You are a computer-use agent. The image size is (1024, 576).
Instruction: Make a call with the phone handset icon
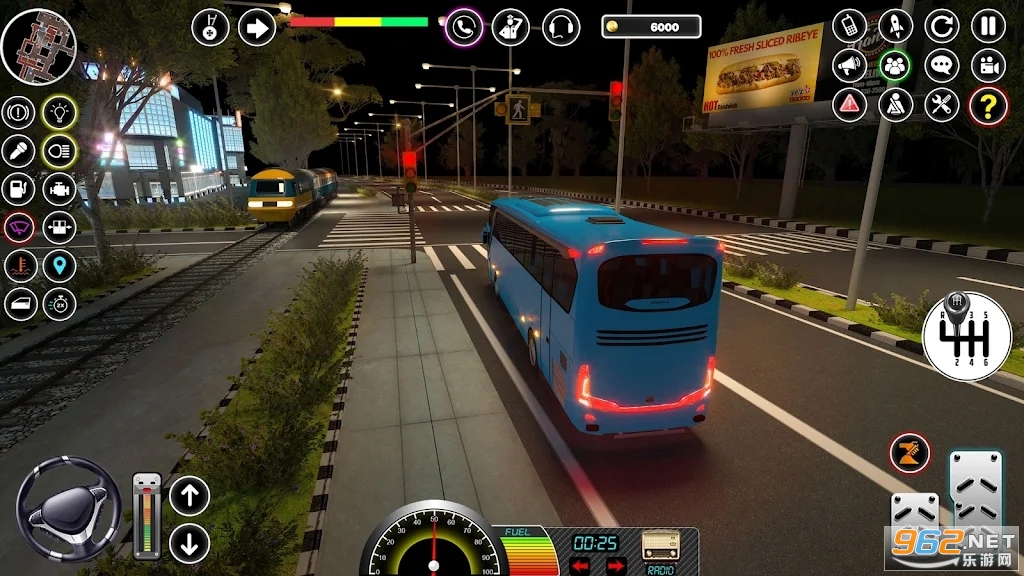464,27
